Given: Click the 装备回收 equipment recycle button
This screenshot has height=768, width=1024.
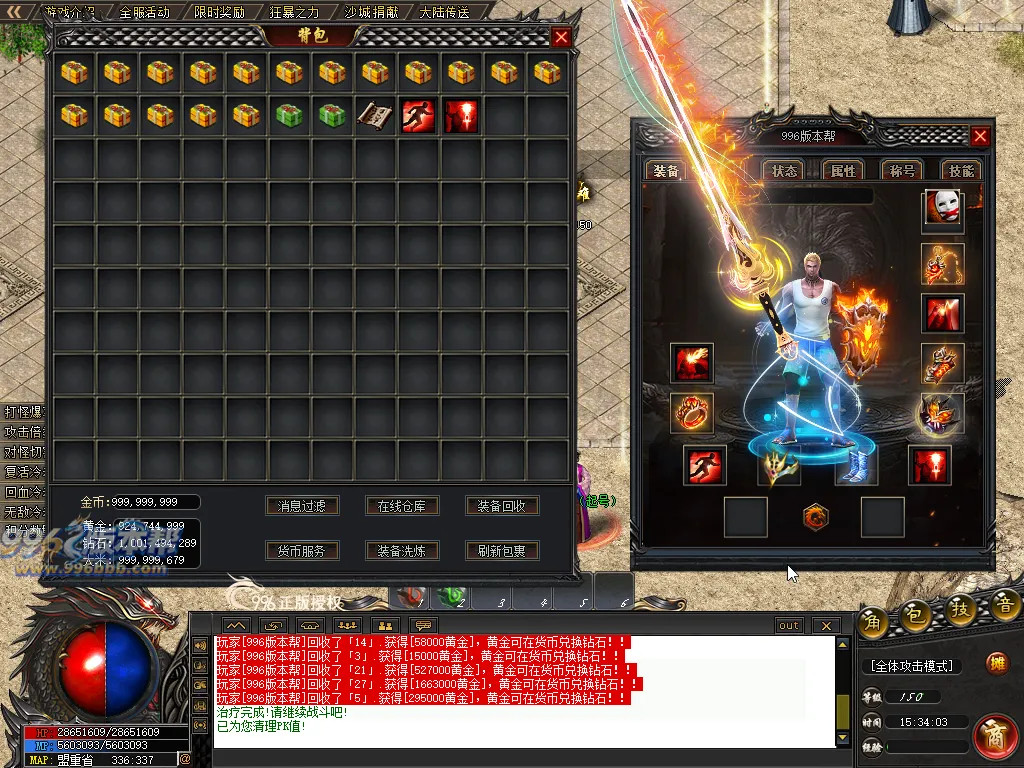Looking at the screenshot, I should coord(502,506).
